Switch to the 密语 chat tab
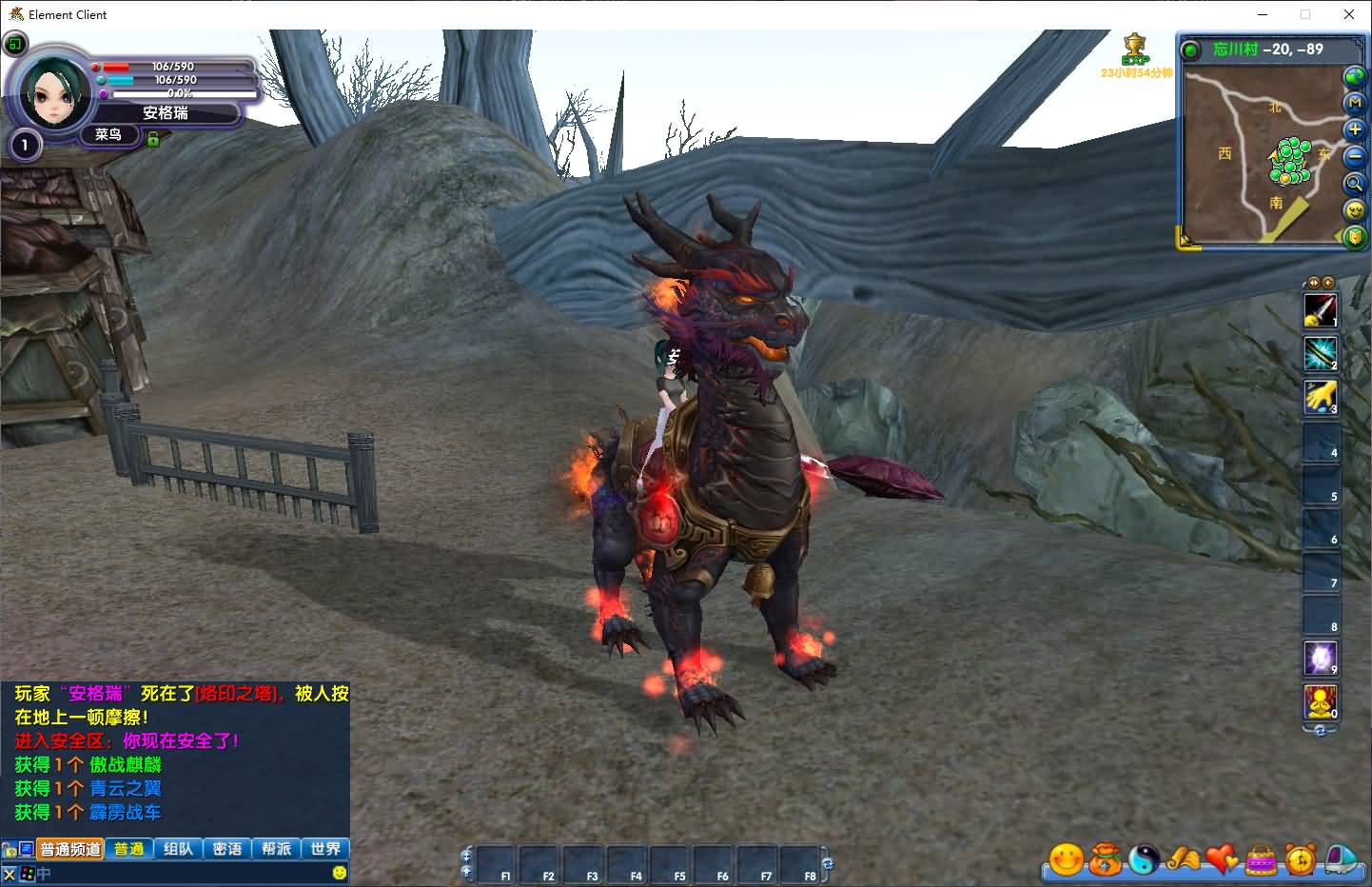Screen dimensions: 1372x887 point(227,849)
